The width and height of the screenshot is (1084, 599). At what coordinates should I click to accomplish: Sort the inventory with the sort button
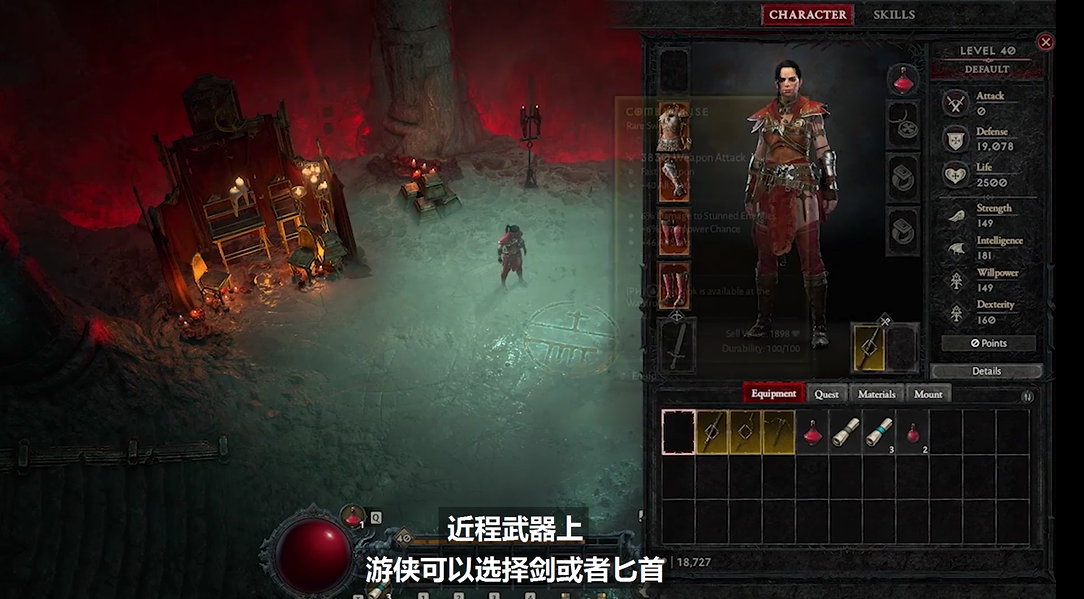pos(1026,396)
